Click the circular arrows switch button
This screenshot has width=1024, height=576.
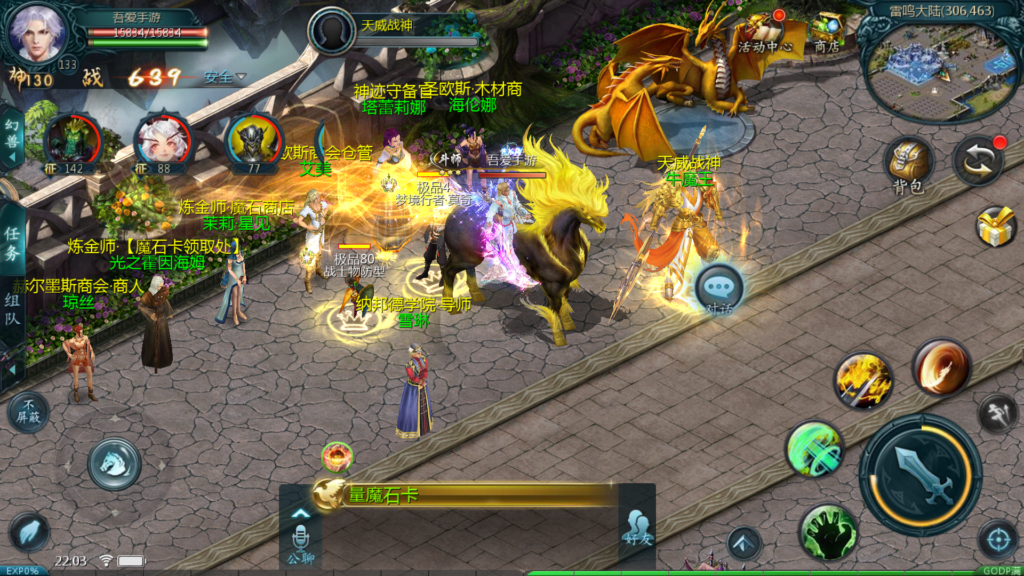(x=977, y=160)
